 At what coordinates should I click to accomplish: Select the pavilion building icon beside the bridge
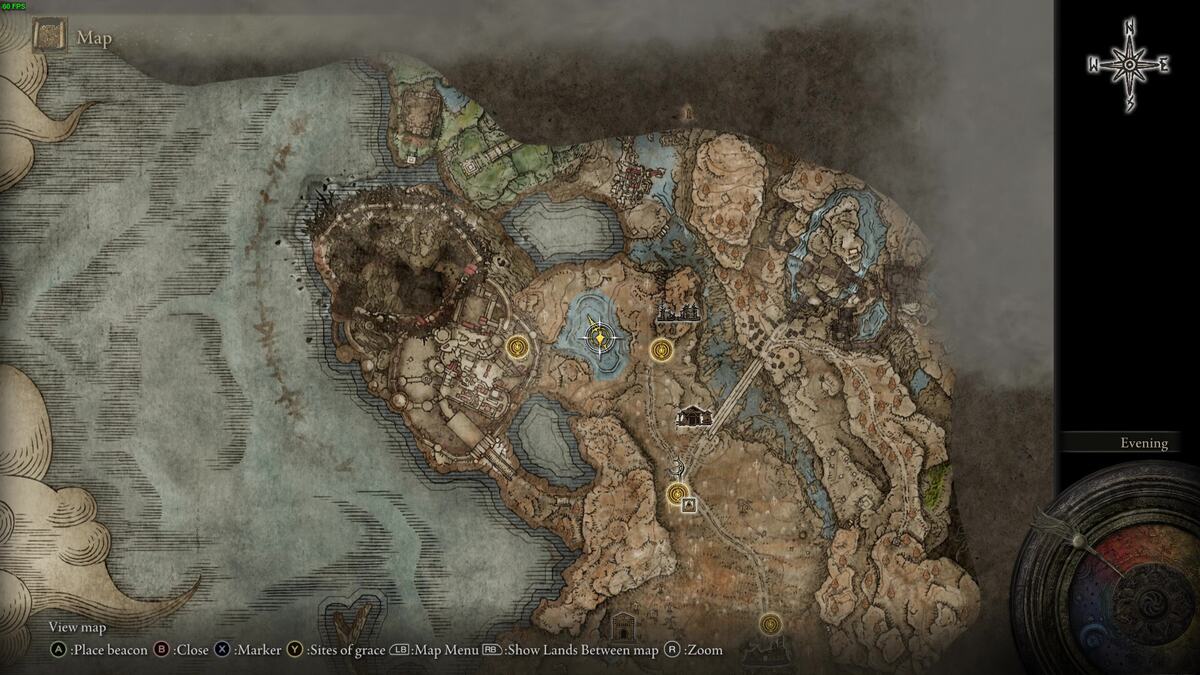click(693, 416)
